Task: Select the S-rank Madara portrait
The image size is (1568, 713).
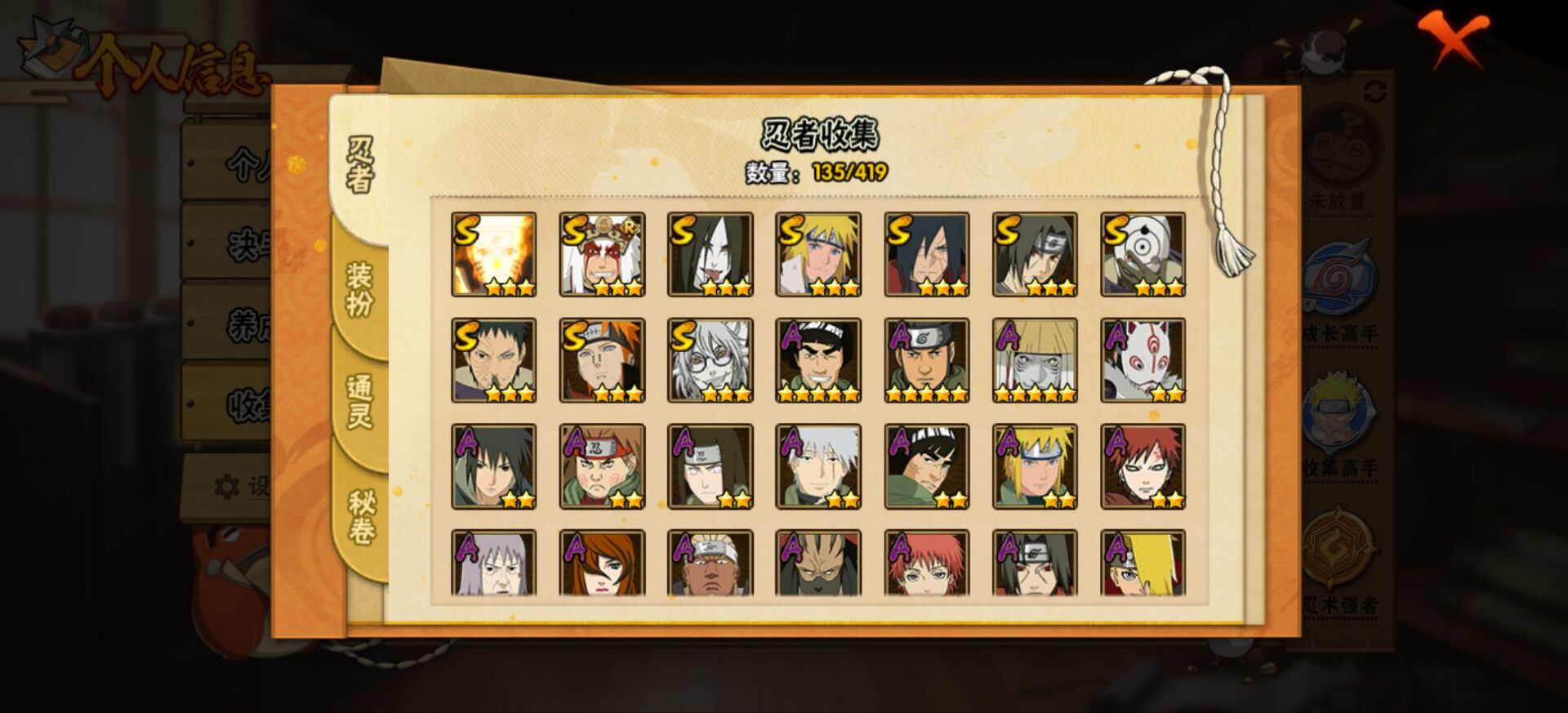Action: pyautogui.click(x=926, y=254)
